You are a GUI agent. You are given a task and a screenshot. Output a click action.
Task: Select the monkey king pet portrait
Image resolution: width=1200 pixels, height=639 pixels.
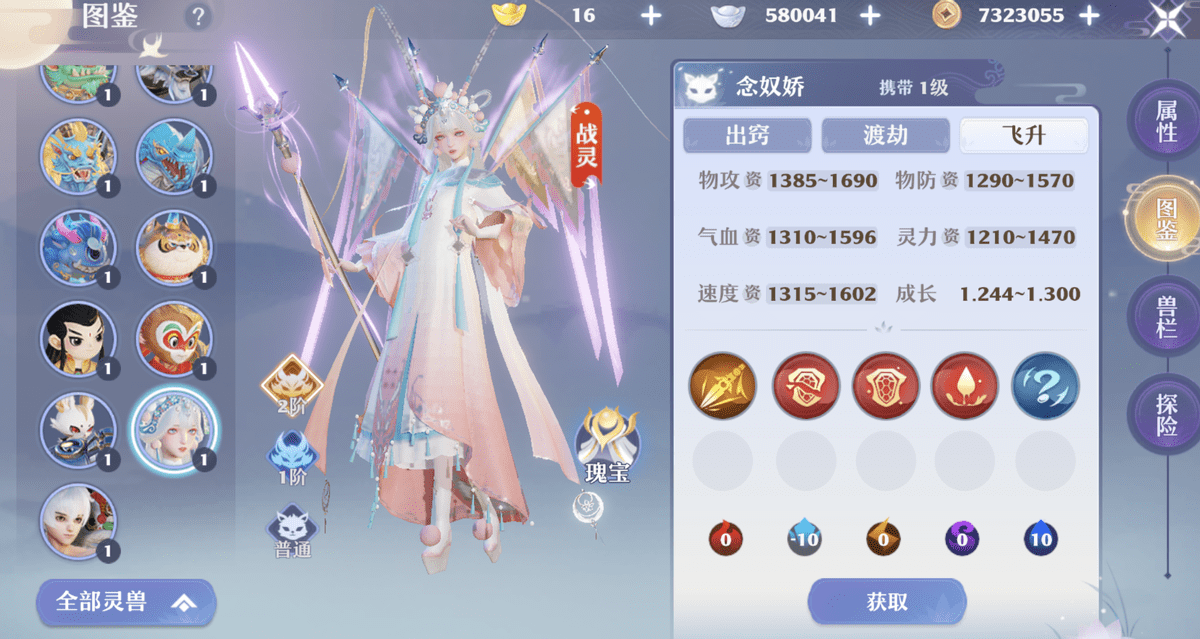tap(172, 338)
